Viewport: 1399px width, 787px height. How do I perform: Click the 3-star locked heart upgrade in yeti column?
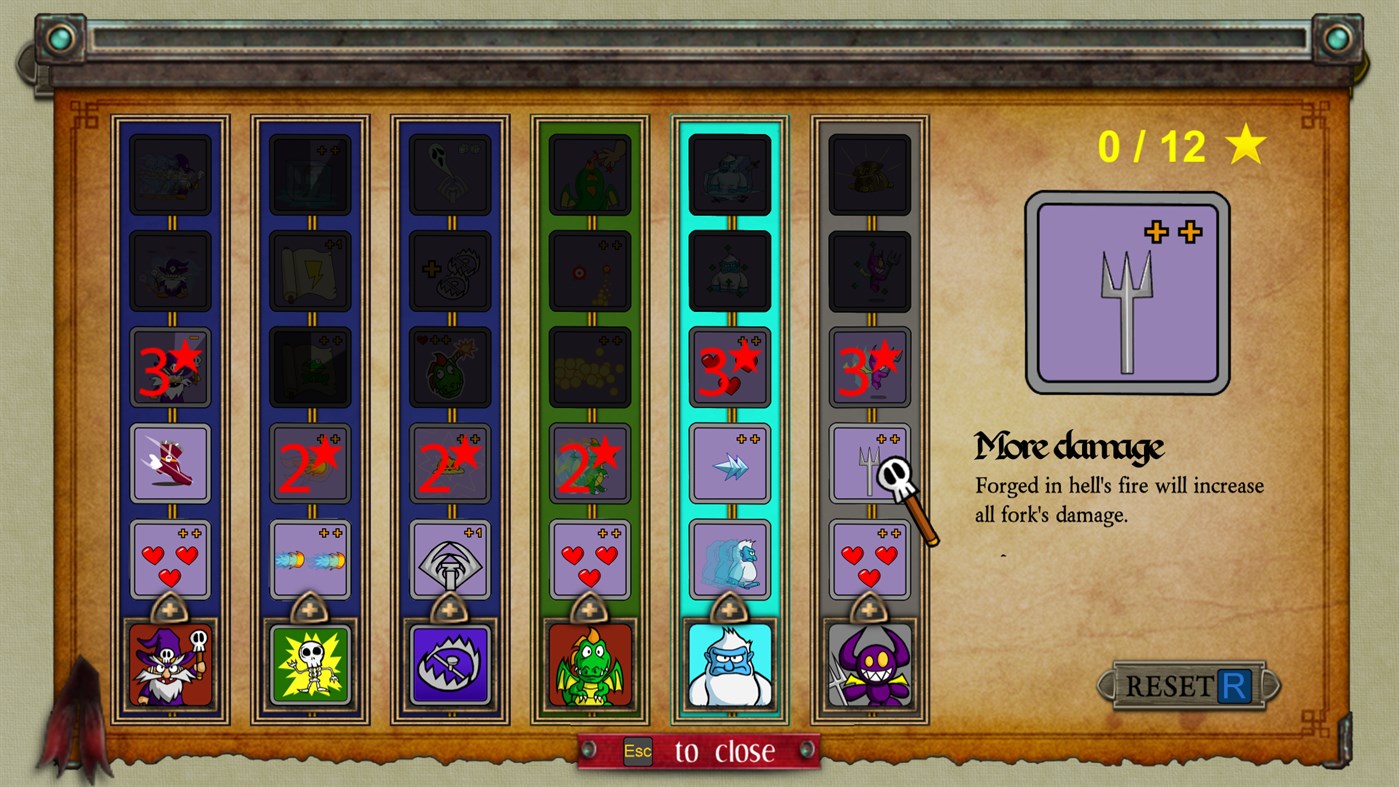pyautogui.click(x=729, y=366)
